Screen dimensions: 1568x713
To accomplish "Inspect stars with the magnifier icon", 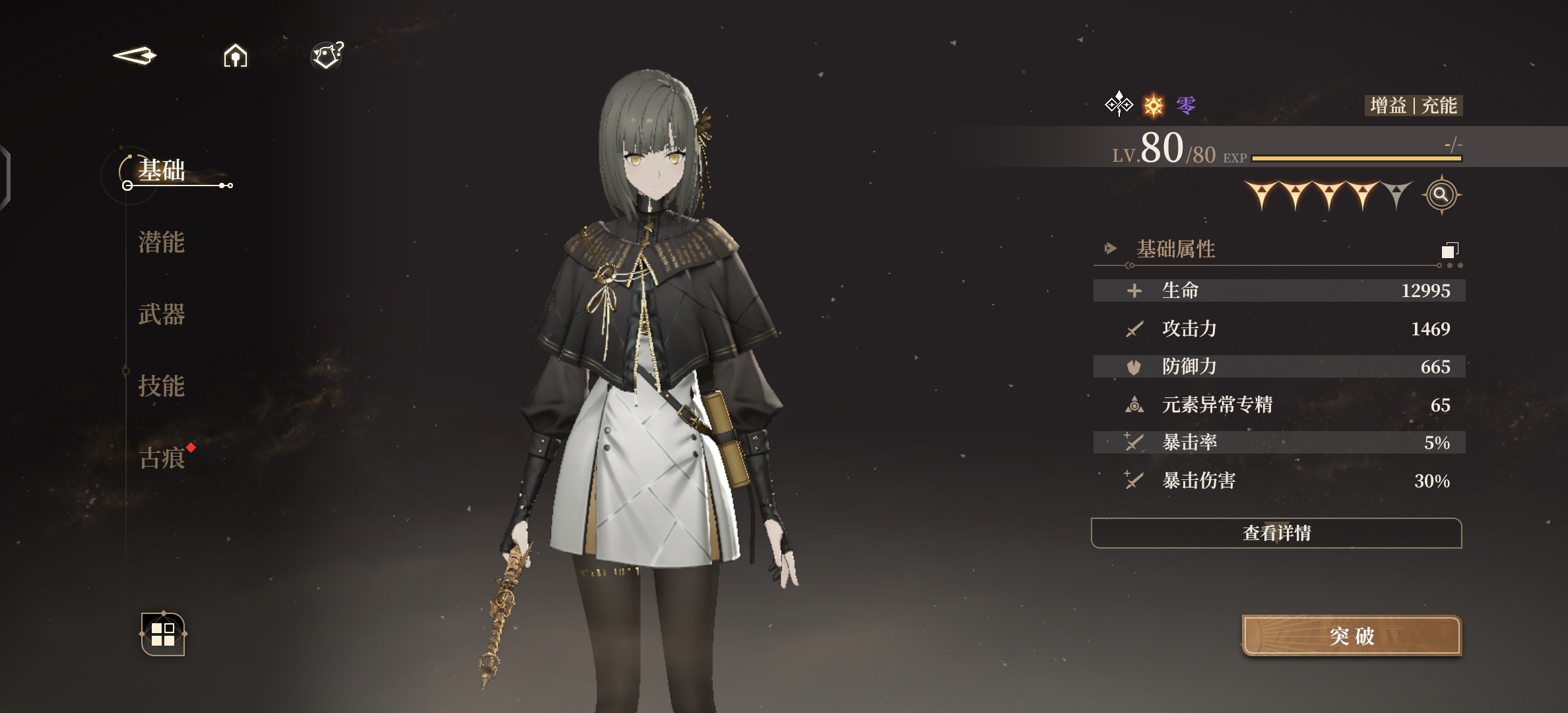I will pos(1441,195).
